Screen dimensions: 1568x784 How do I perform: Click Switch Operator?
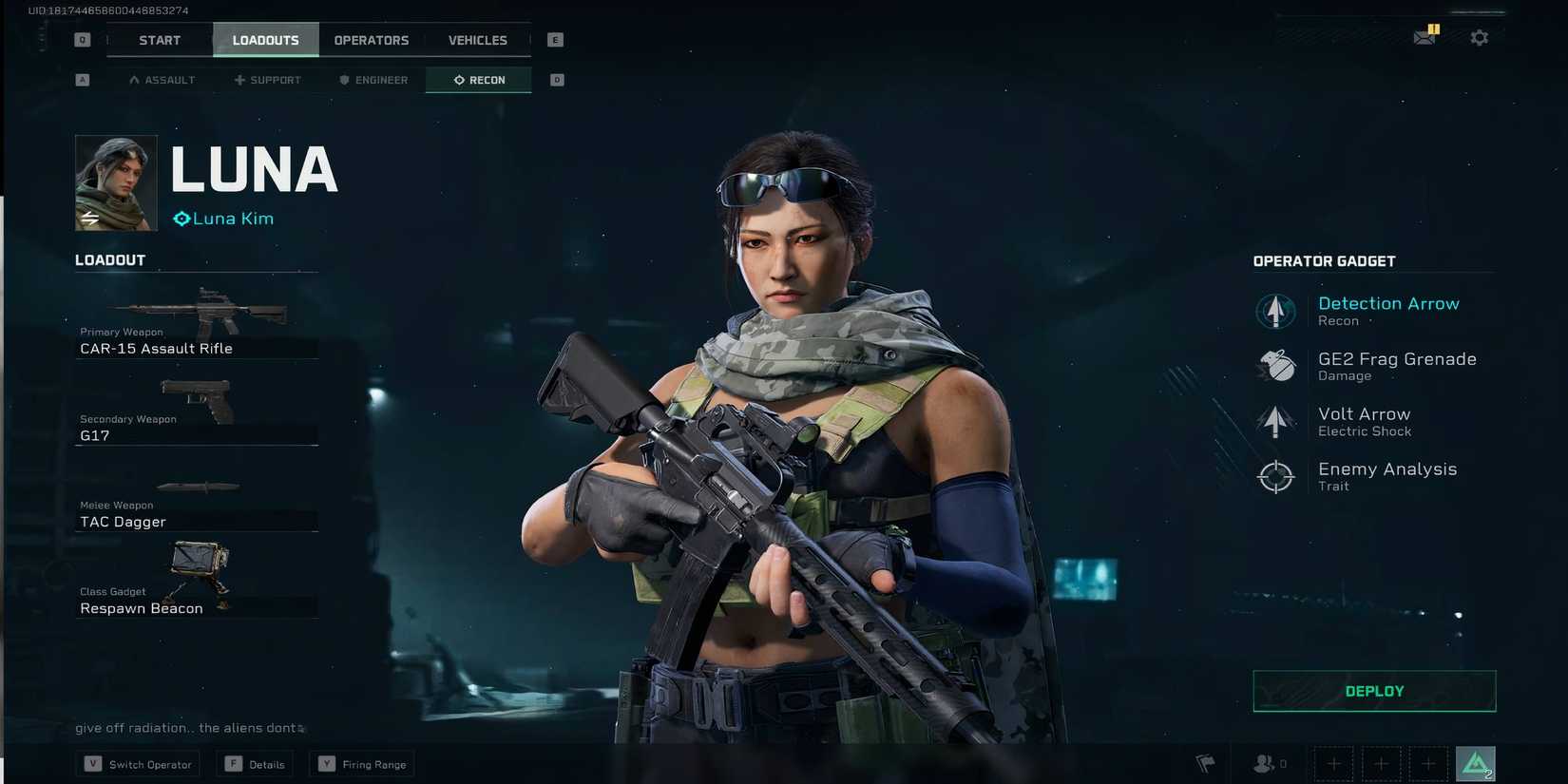137,763
